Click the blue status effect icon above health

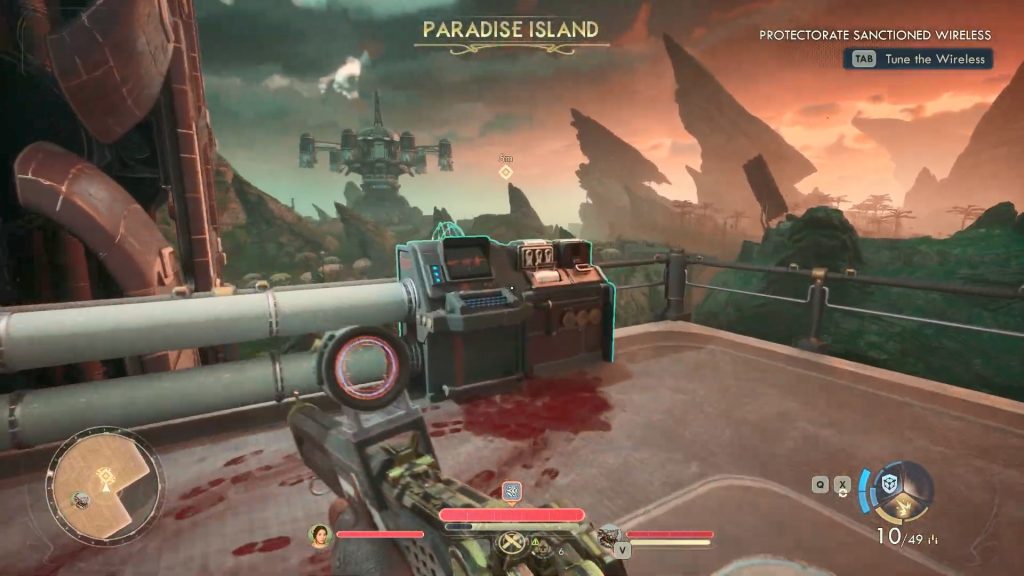click(x=511, y=491)
